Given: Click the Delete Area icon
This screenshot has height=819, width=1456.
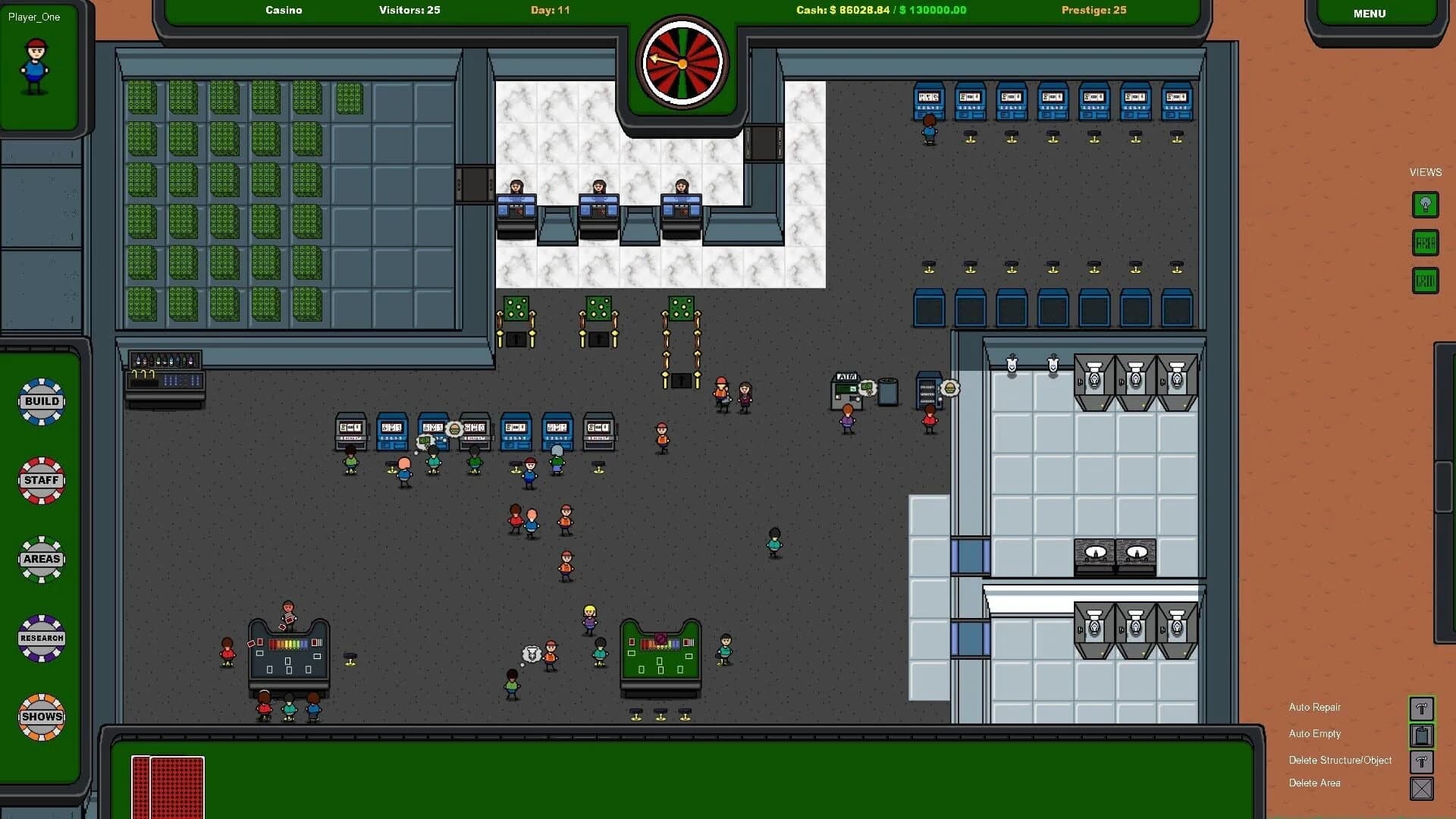Looking at the screenshot, I should tap(1422, 789).
